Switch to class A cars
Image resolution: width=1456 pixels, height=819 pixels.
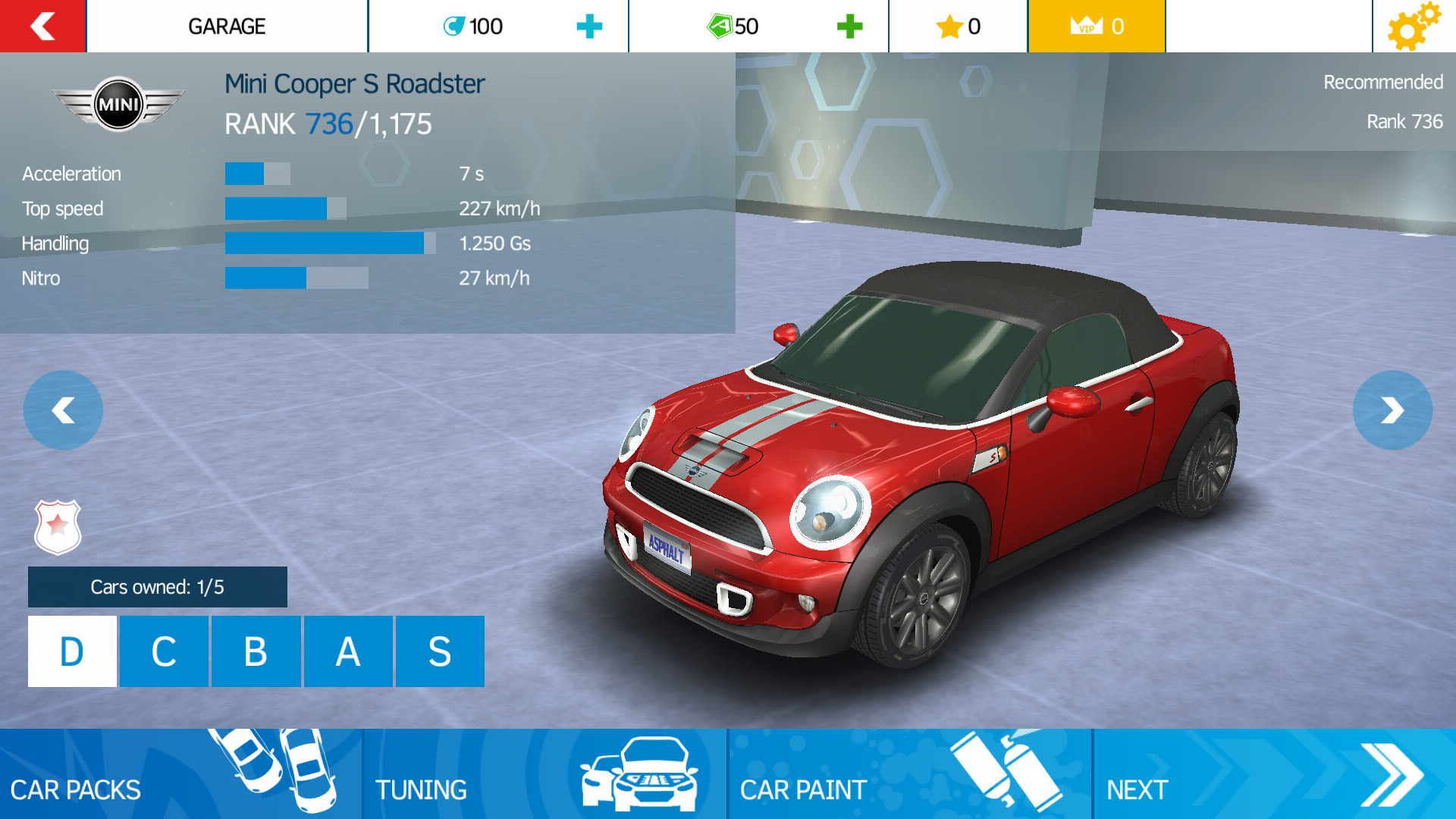click(348, 651)
